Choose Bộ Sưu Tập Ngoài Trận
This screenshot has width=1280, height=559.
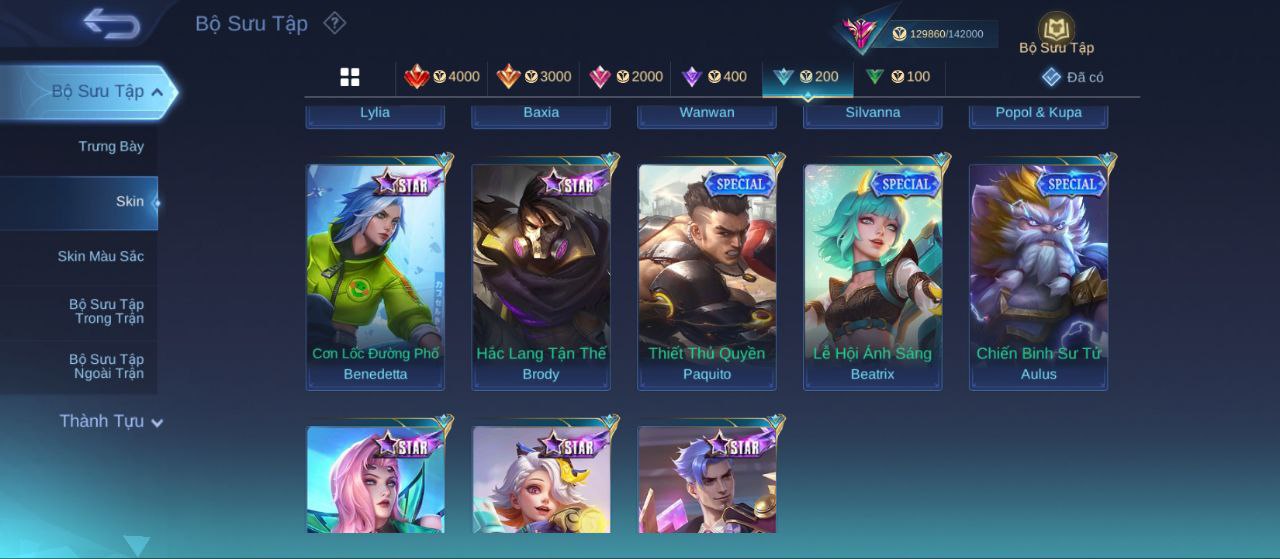pyautogui.click(x=106, y=367)
